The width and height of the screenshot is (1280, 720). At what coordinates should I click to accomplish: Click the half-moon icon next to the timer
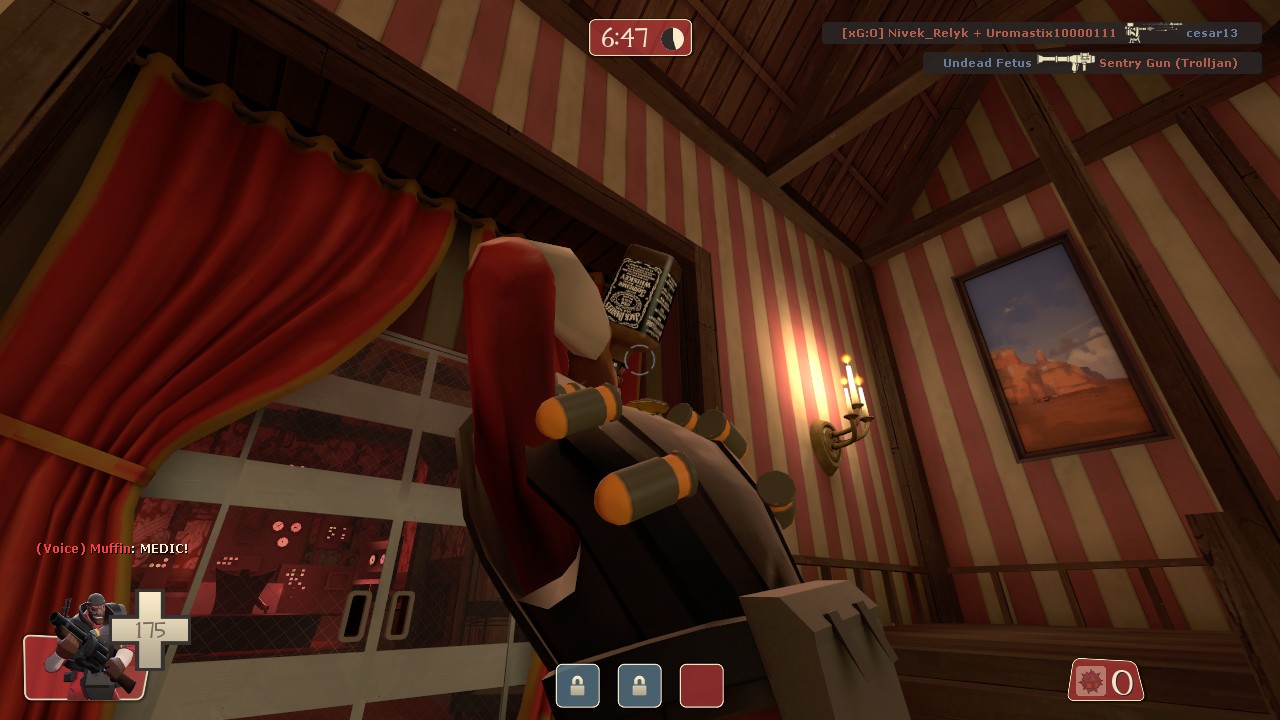(x=672, y=37)
